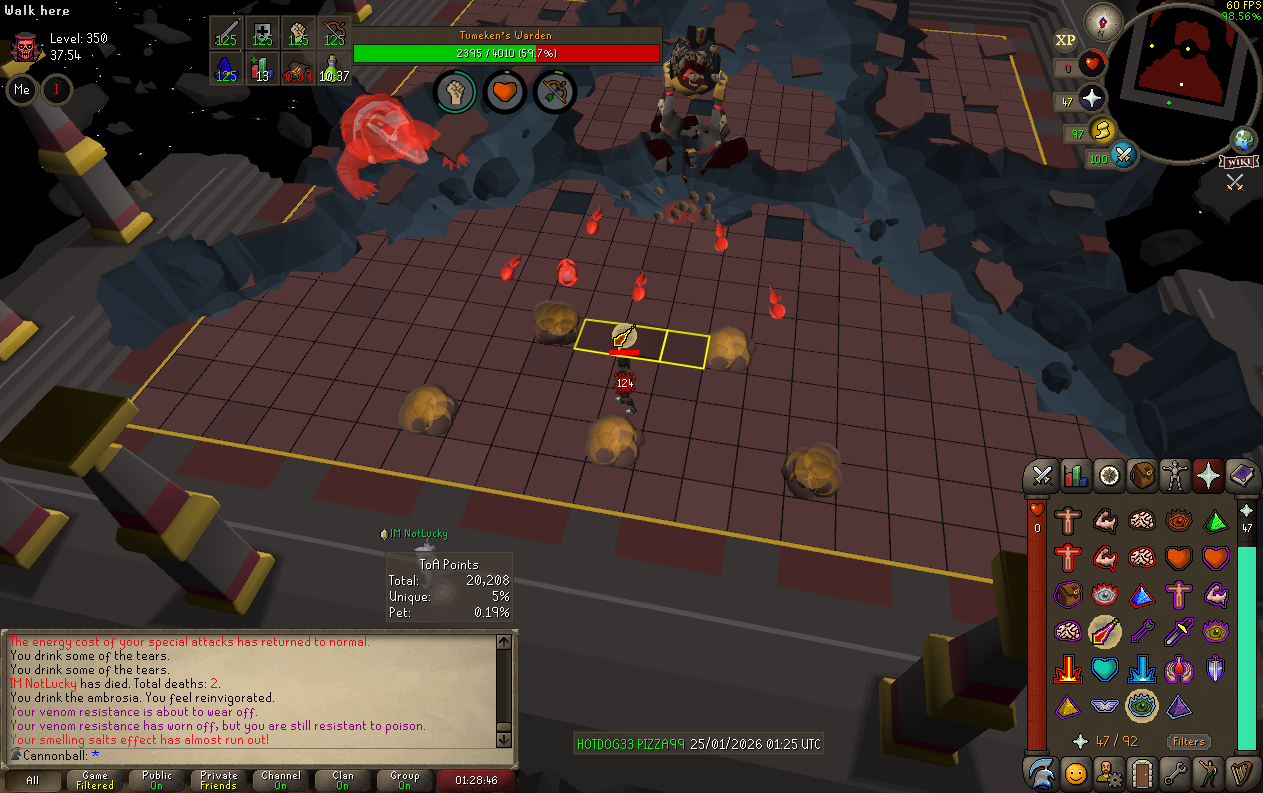The width and height of the screenshot is (1263, 793).
Task: Show the Worn Equipment tab
Action: pos(1175,476)
